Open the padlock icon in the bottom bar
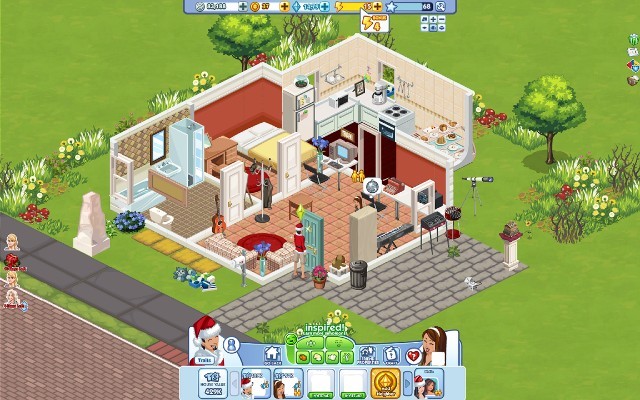Image resolution: width=640 pixels, height=400 pixels. point(391,353)
